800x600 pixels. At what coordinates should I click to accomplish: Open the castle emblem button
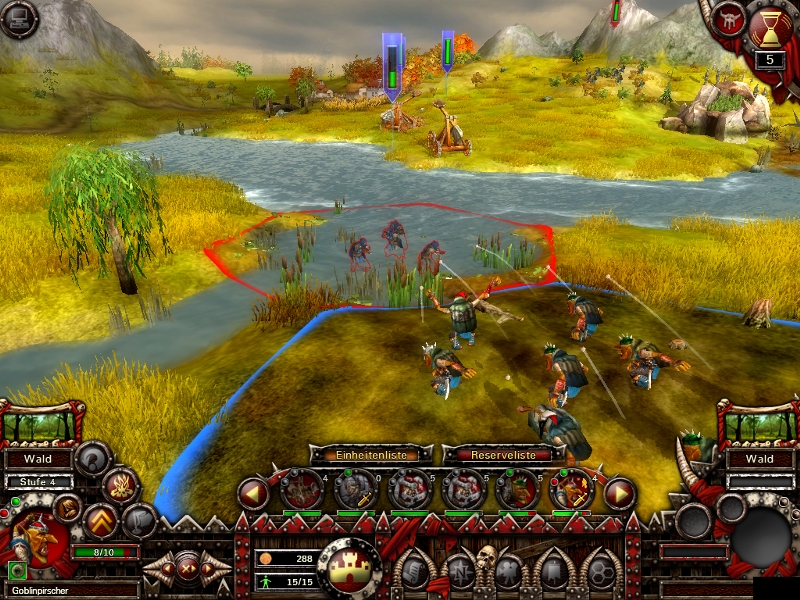349,566
